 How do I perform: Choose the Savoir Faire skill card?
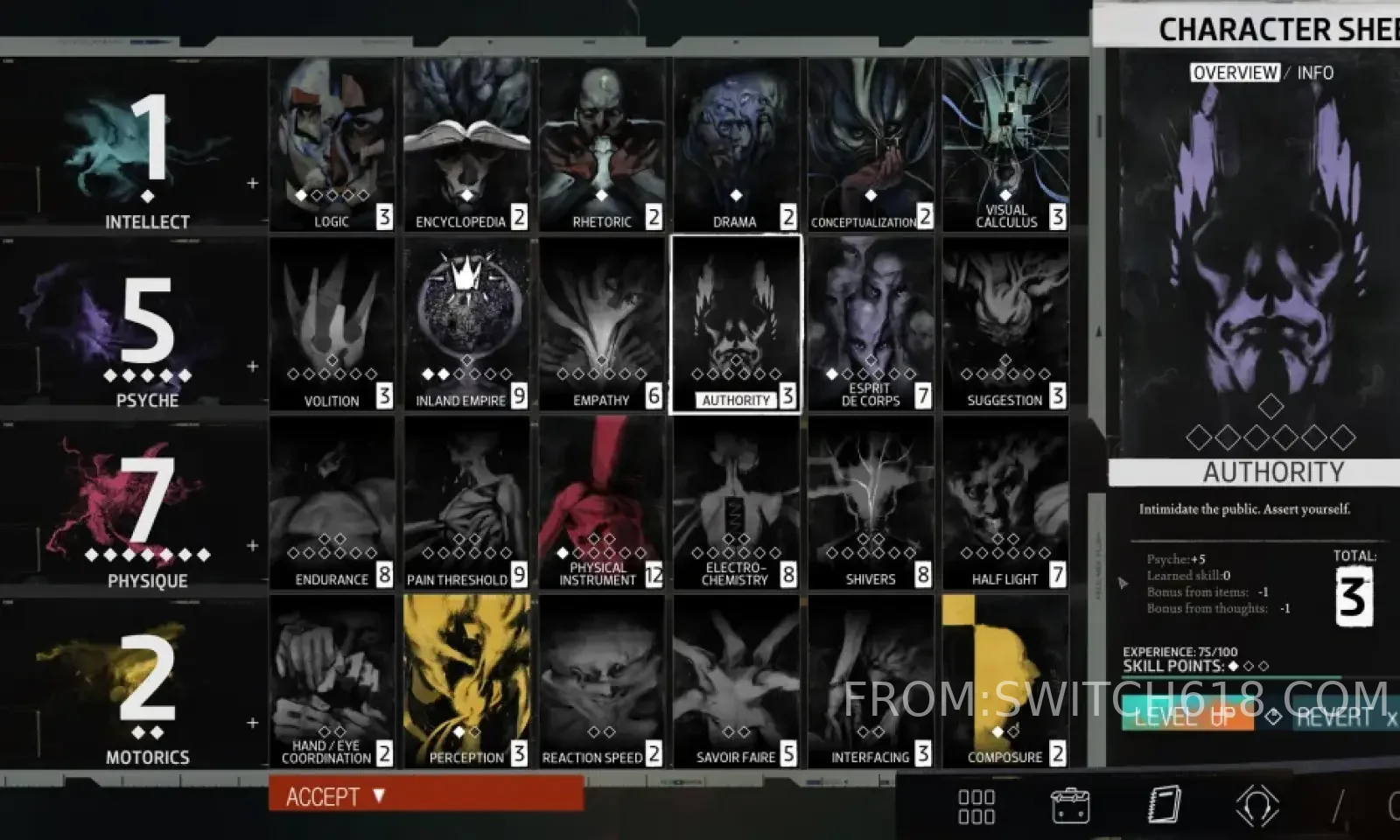(736, 681)
